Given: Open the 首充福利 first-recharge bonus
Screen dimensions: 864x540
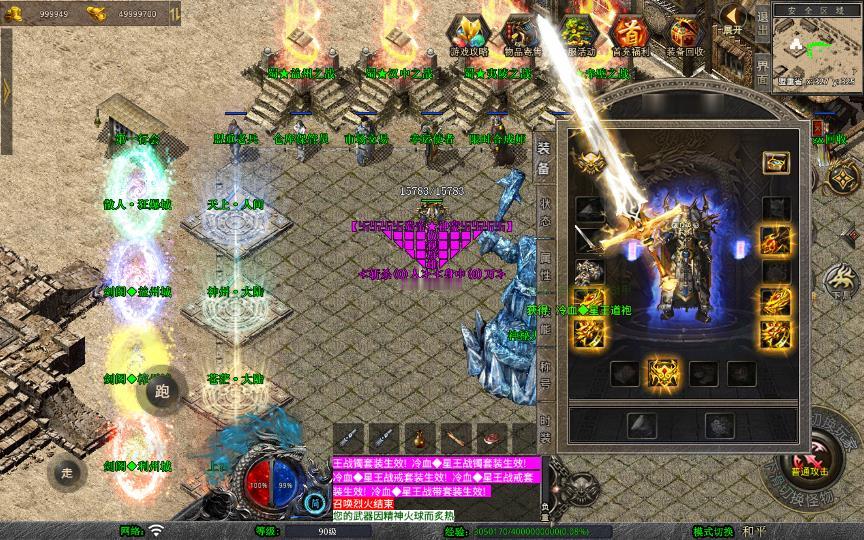Looking at the screenshot, I should pyautogui.click(x=629, y=35).
